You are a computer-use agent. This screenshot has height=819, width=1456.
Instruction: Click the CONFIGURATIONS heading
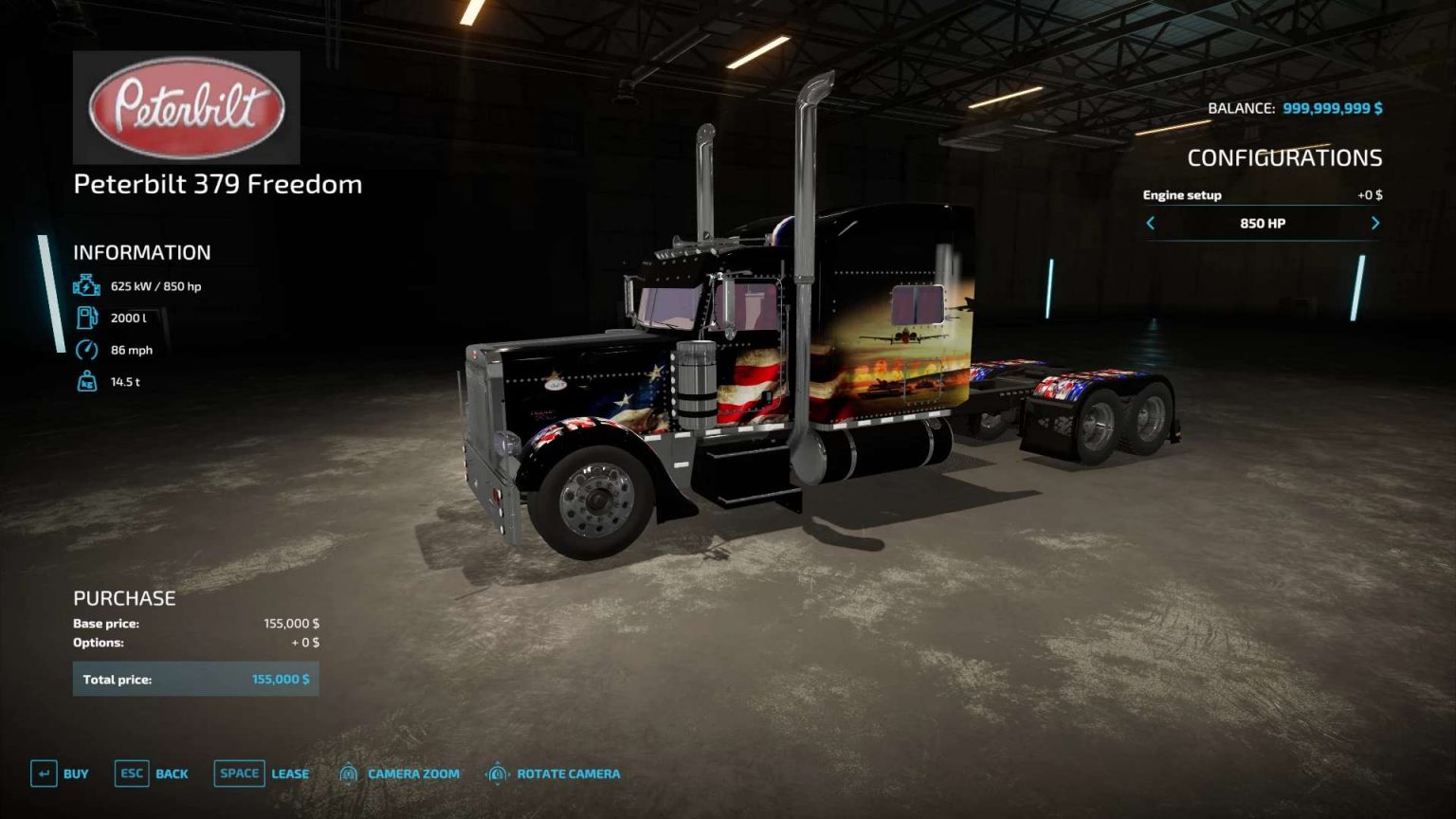click(x=1287, y=158)
